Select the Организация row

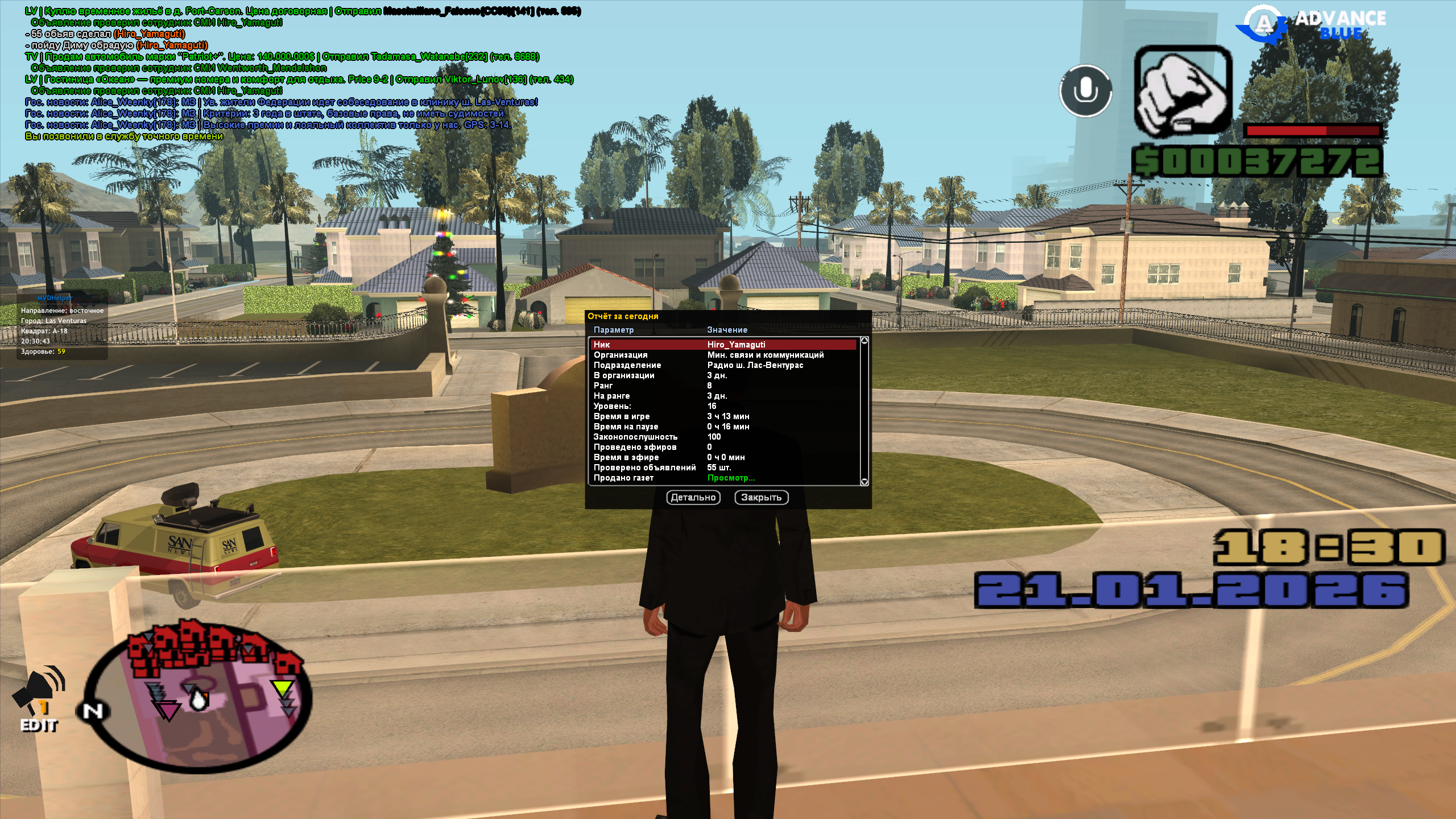pyautogui.click(x=723, y=355)
